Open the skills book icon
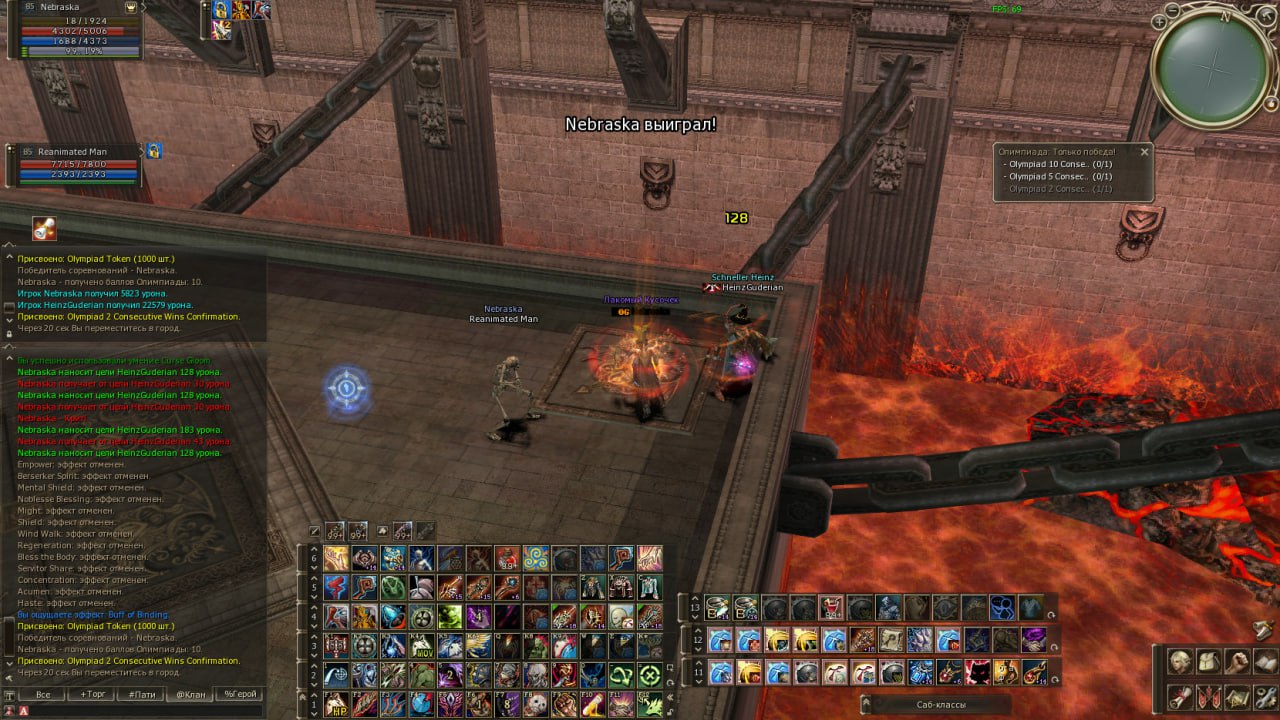Screen dimensions: 1280x720 coord(1264,662)
